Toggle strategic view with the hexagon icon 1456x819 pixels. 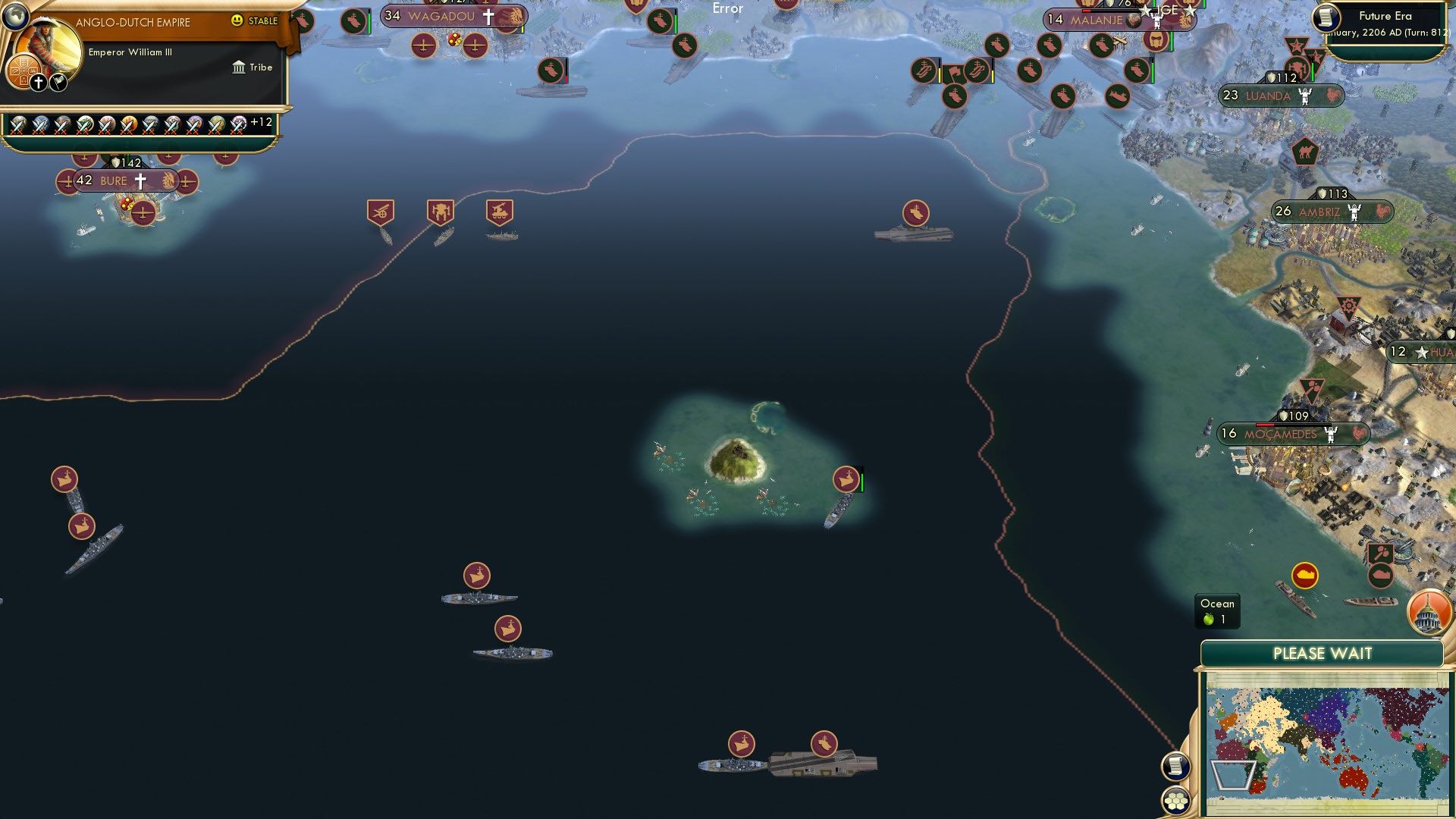(1175, 801)
